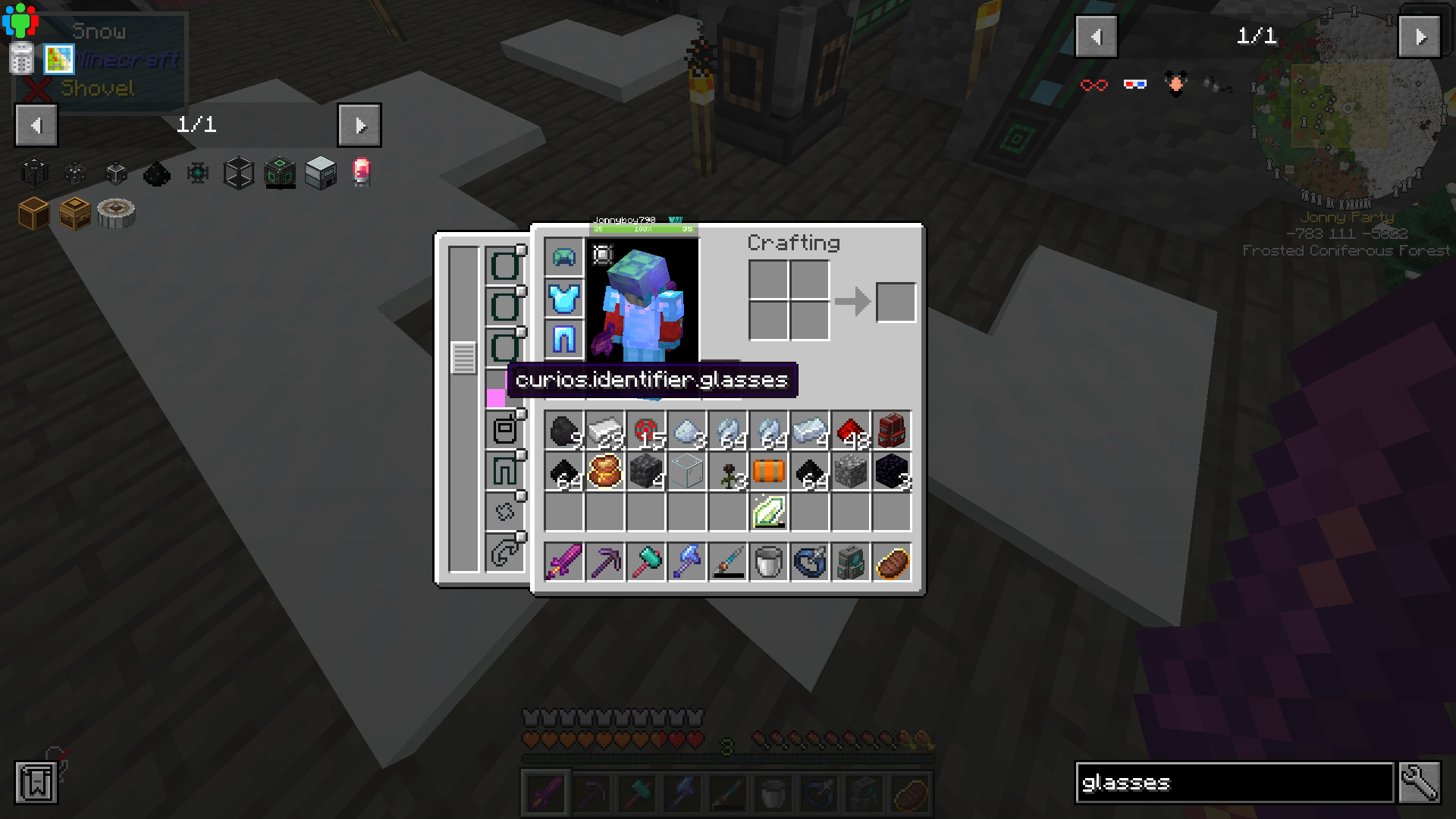Click the Groucho glasses disguise item
1456x819 pixels.
click(x=1174, y=84)
